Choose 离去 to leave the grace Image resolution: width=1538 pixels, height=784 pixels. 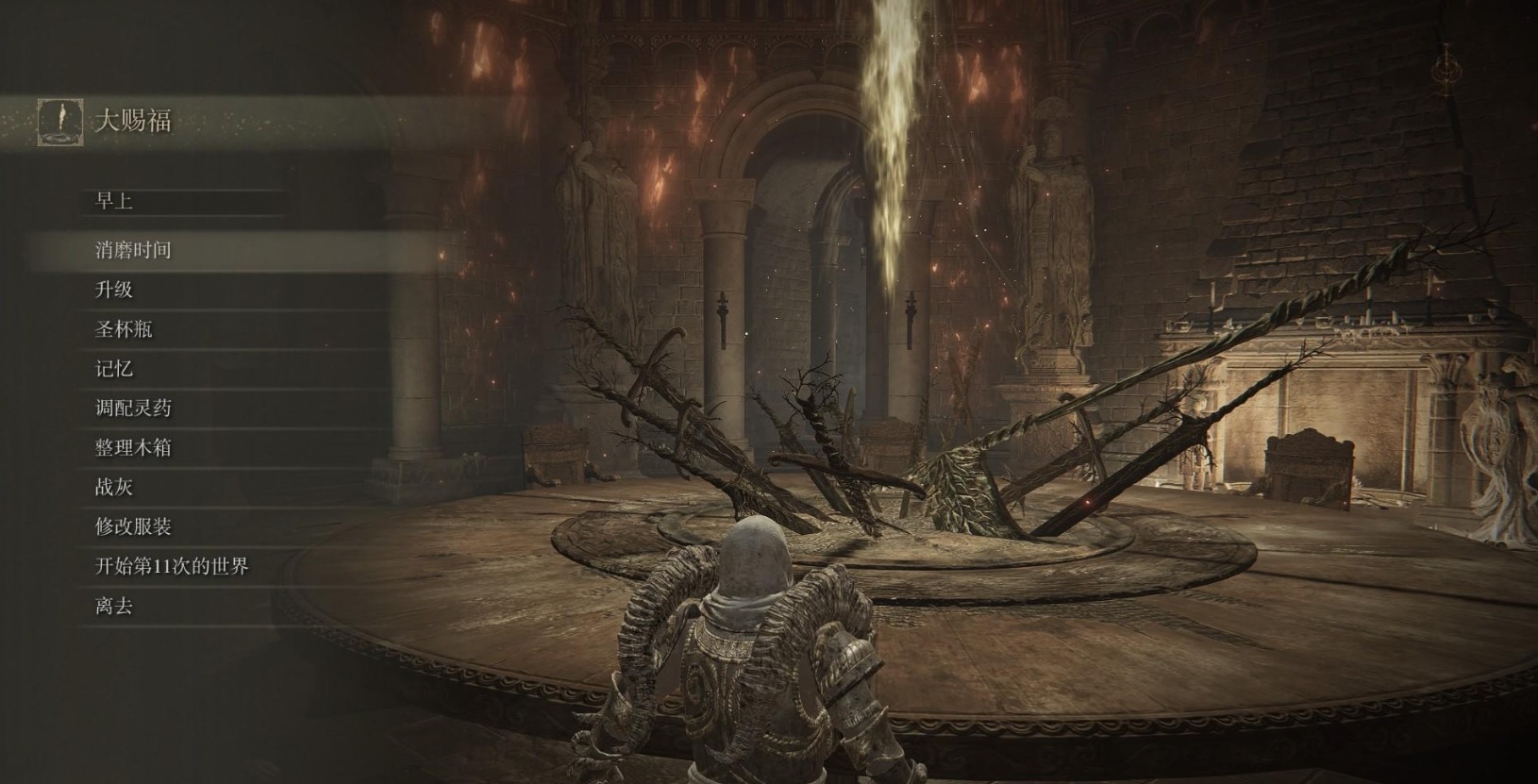[114, 607]
